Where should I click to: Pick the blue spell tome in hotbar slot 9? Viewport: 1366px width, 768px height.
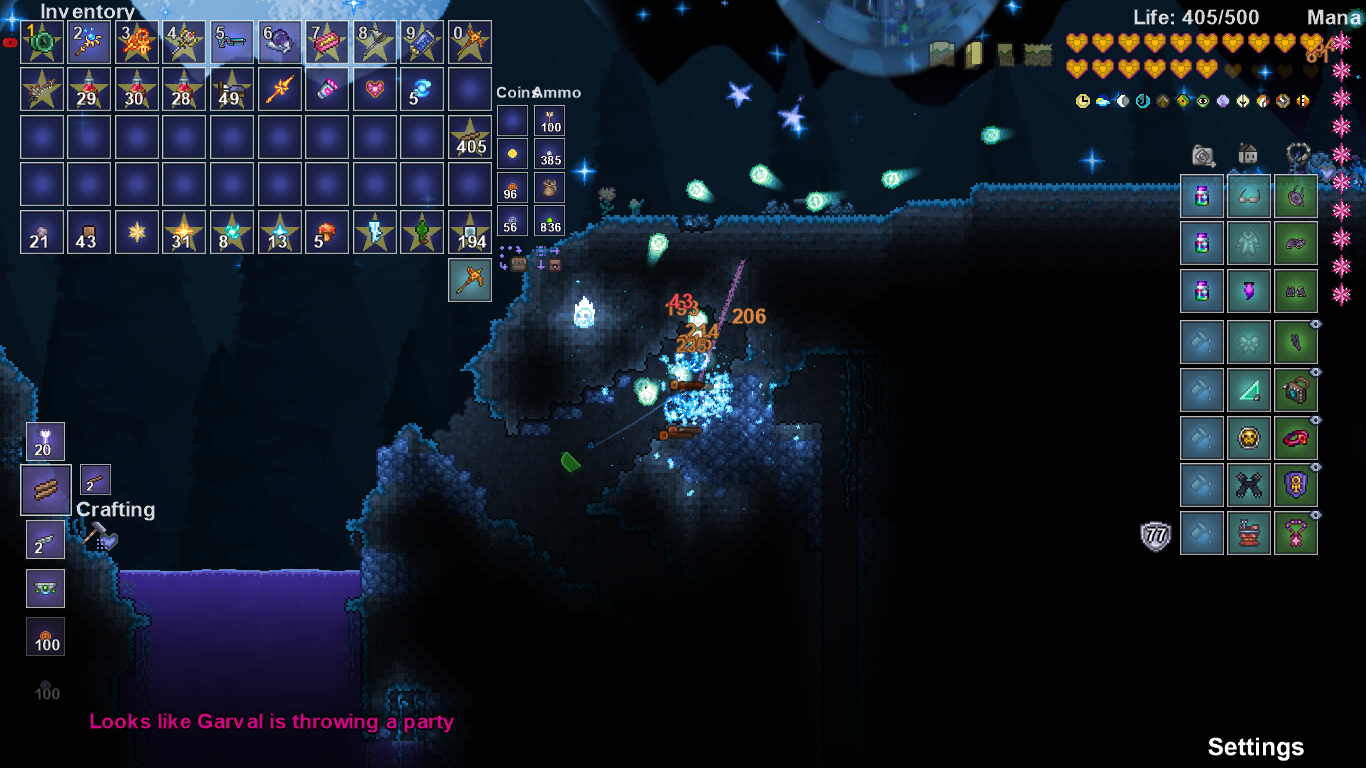click(422, 42)
